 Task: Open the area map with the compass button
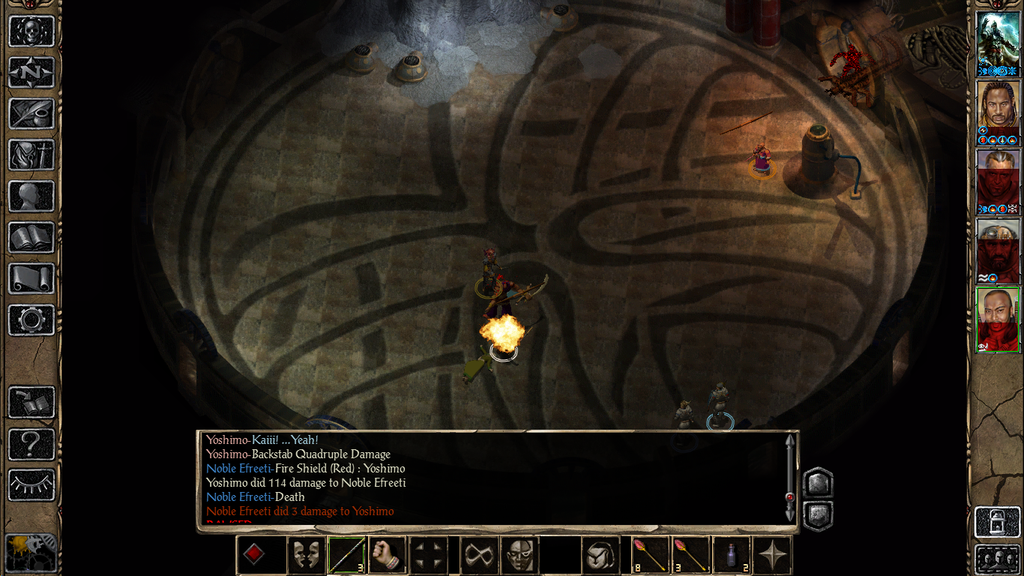31,72
